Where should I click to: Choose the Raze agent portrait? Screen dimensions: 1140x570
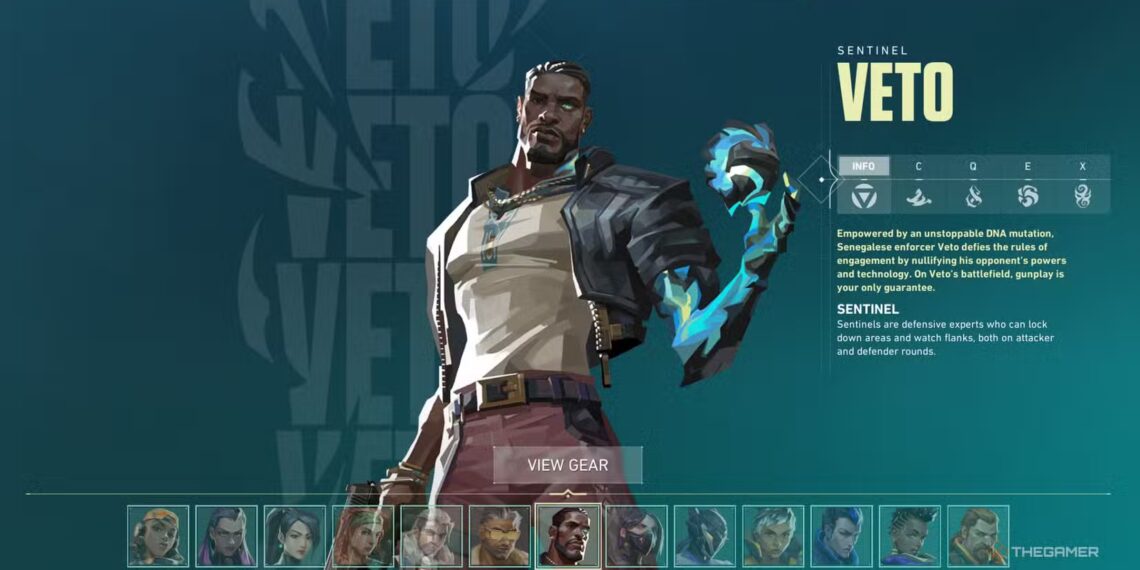158,536
